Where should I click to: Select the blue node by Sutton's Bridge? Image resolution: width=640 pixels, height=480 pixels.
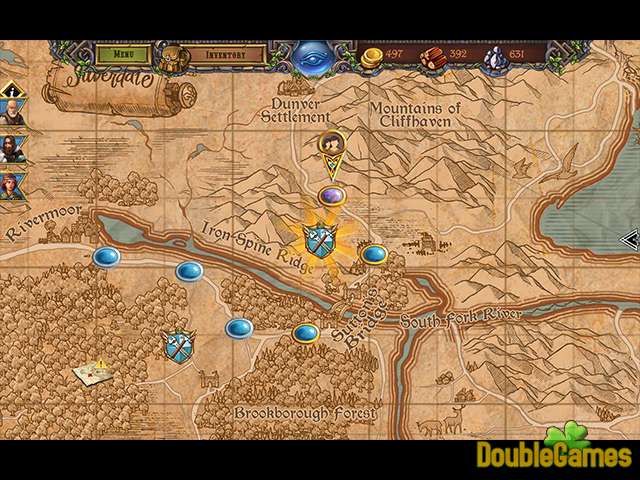(305, 333)
